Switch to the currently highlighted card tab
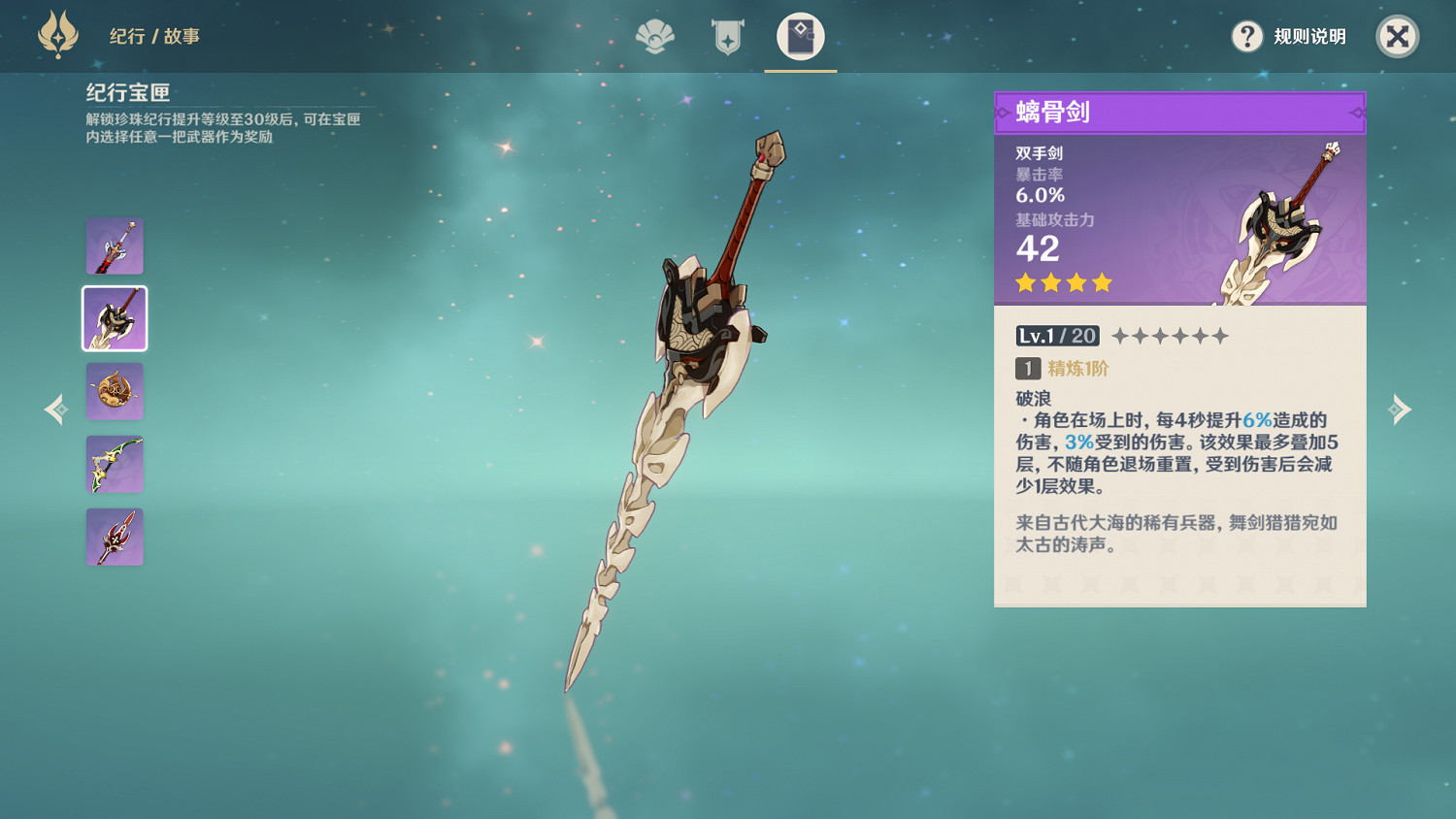Image resolution: width=1456 pixels, height=819 pixels. 801,37
